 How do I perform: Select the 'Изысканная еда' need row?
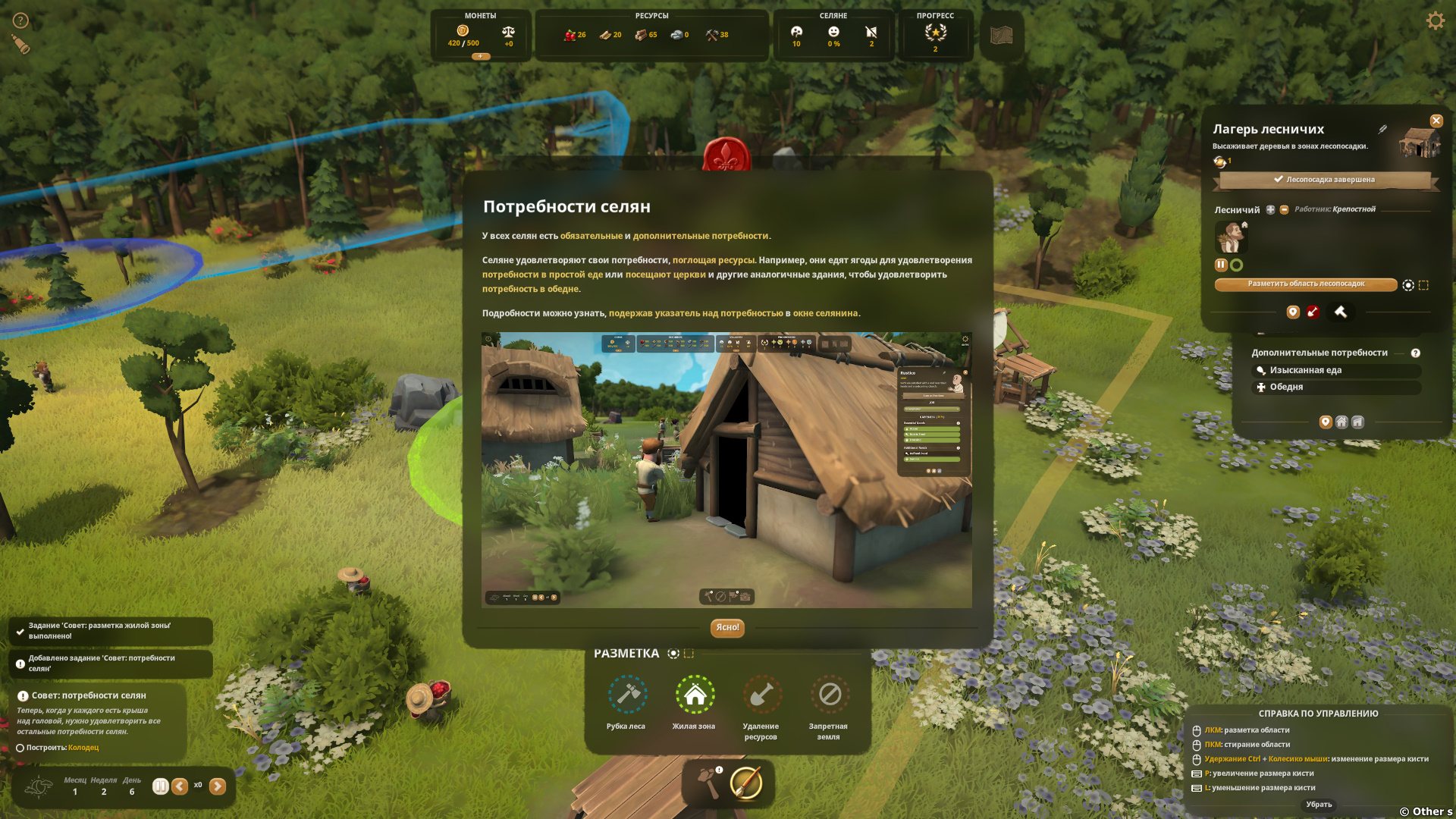[1335, 370]
